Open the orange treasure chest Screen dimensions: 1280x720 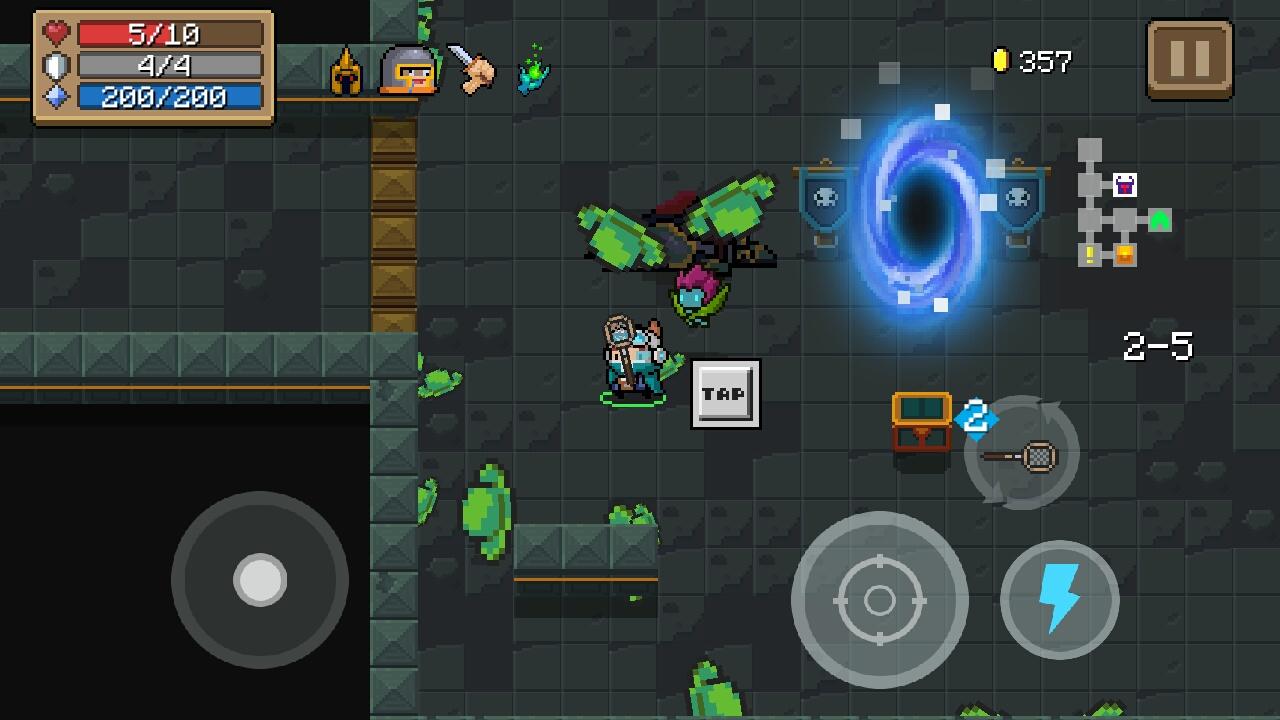point(922,420)
